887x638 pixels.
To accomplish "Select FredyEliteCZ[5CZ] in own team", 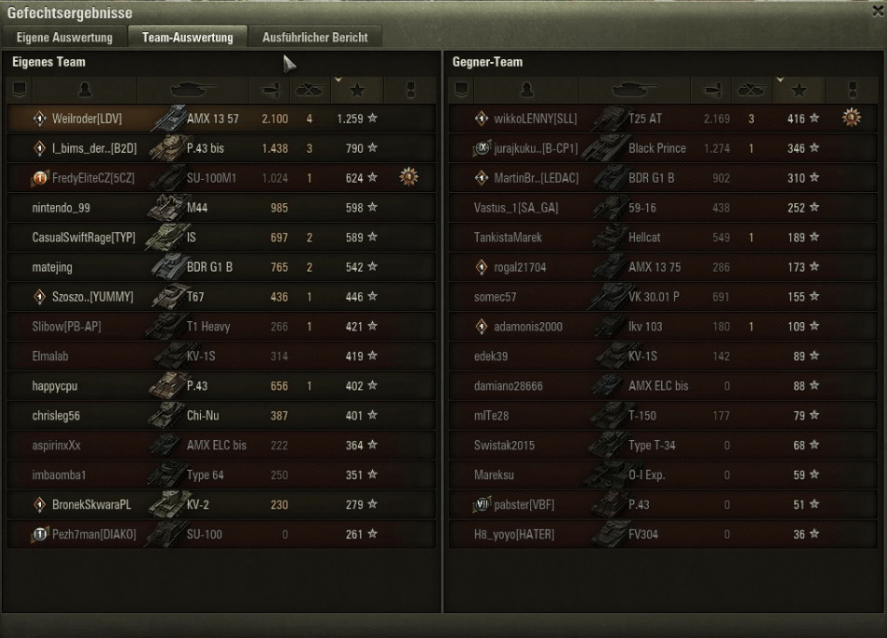I will (220, 178).
